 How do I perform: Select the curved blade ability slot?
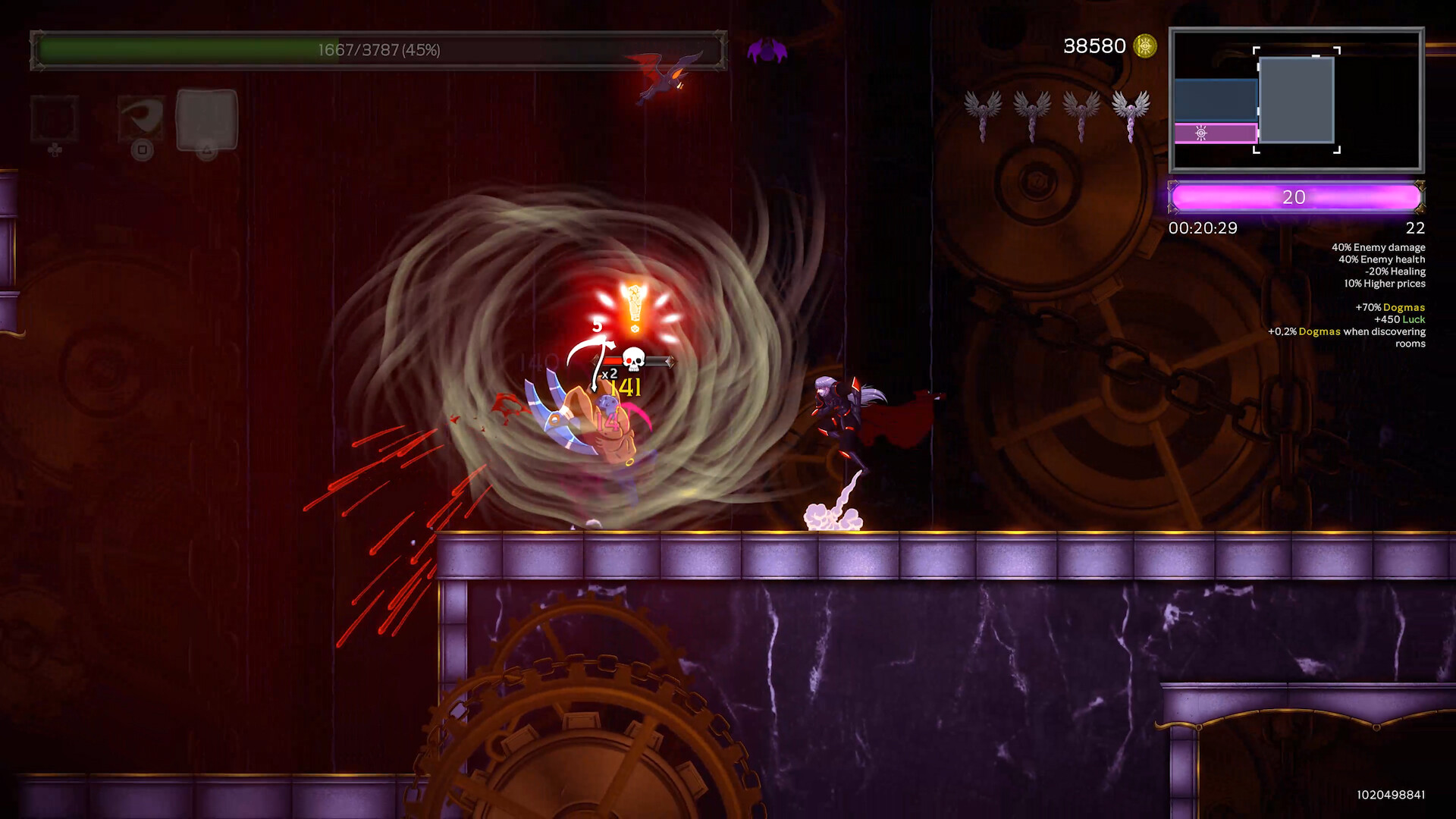(x=141, y=118)
